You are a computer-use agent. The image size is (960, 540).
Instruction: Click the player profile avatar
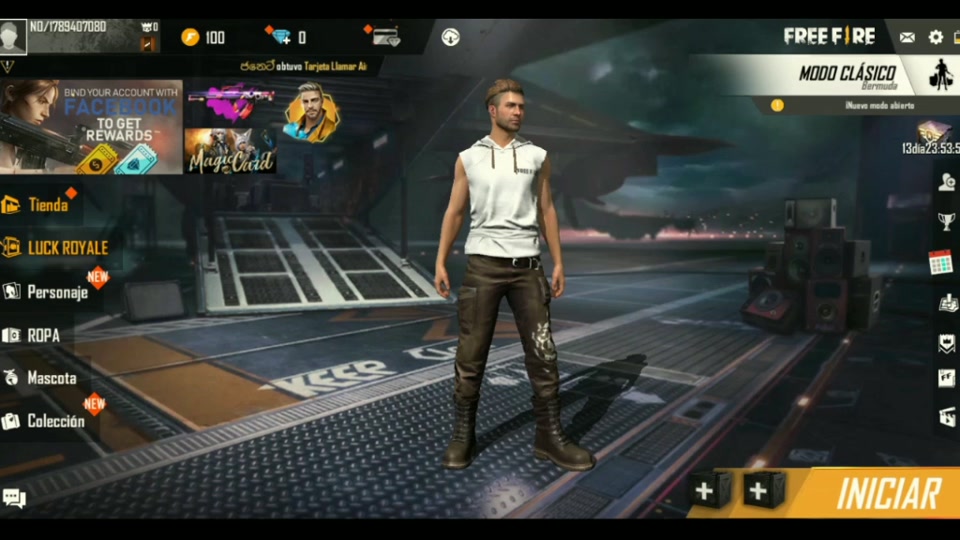coord(13,37)
